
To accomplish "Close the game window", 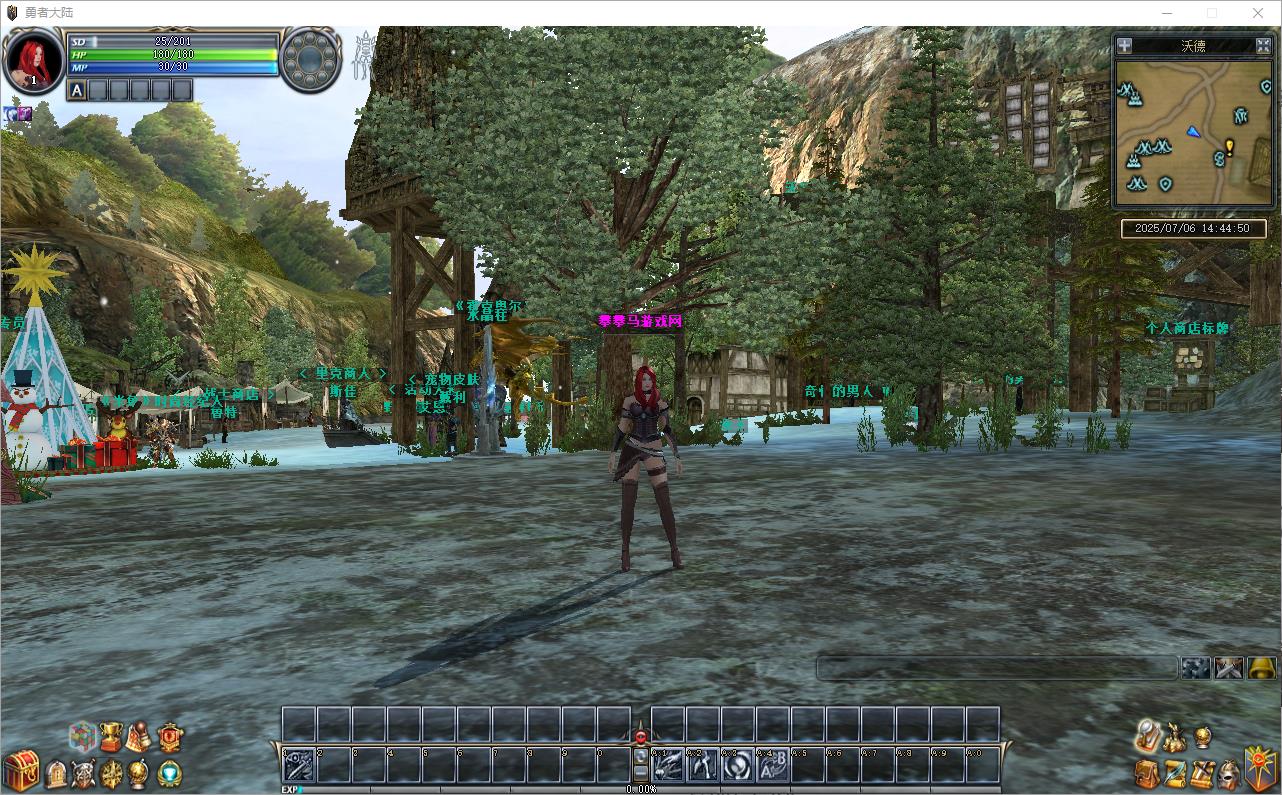I will pos(1258,13).
